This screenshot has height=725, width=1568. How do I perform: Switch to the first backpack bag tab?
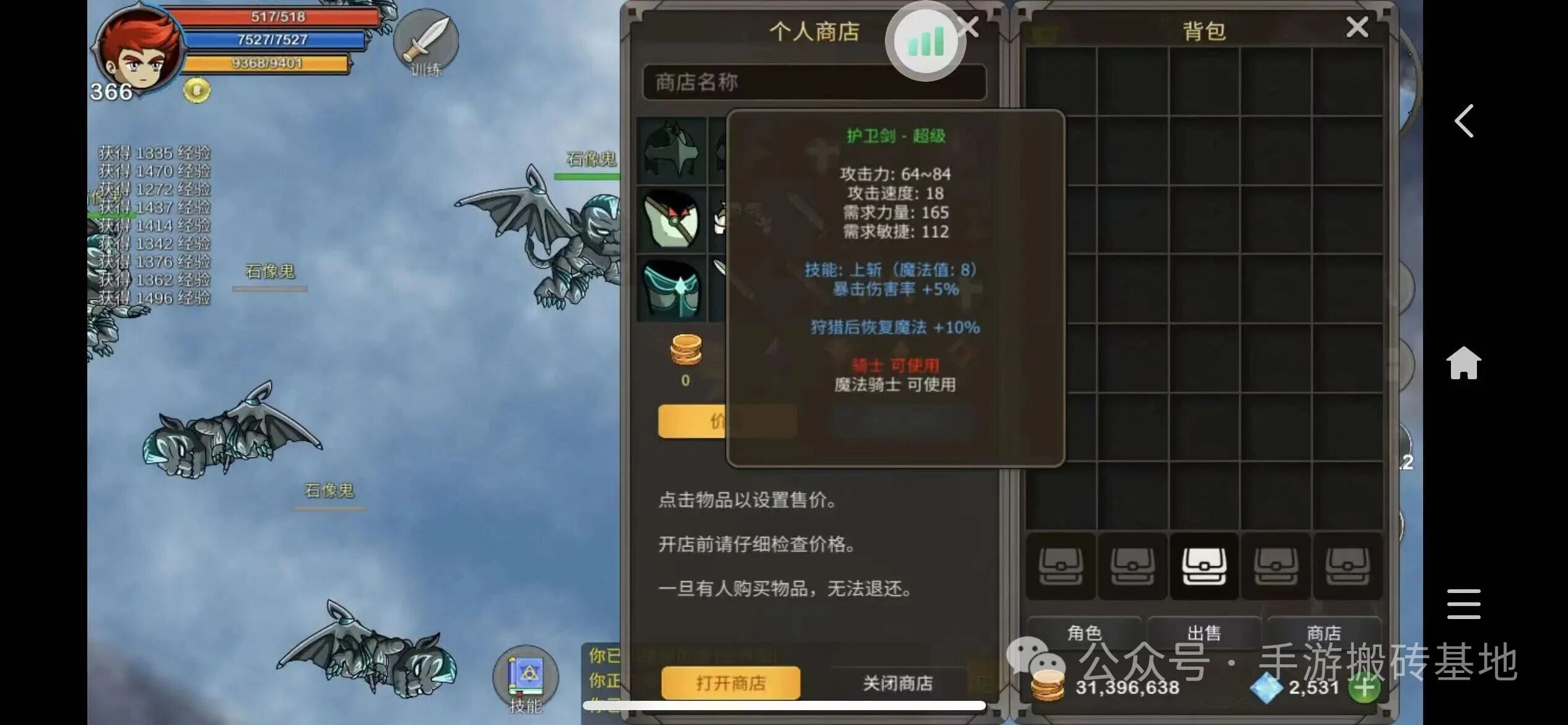[1060, 566]
